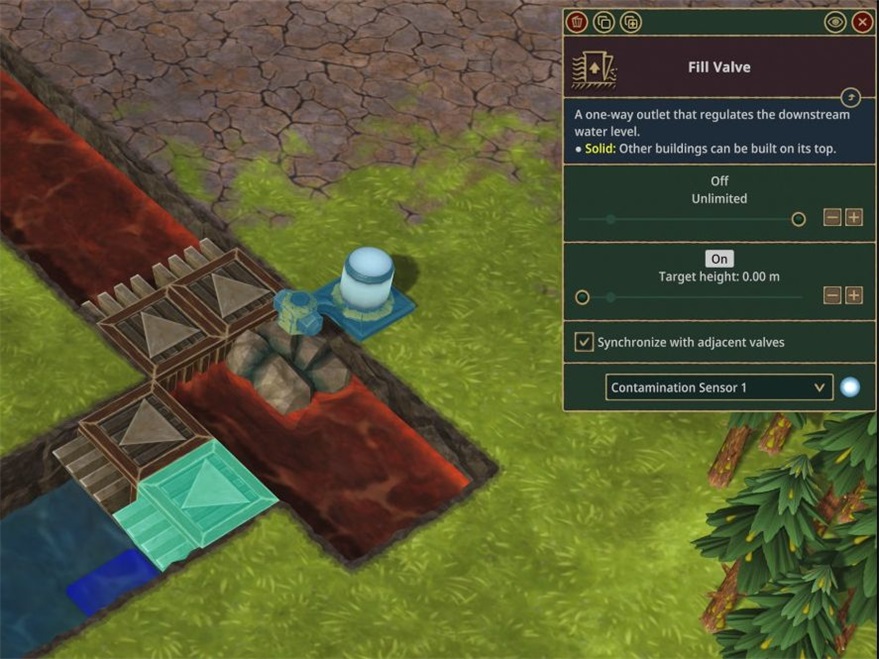Decrease the Off state height with minus
The height and width of the screenshot is (659, 879).
point(832,218)
